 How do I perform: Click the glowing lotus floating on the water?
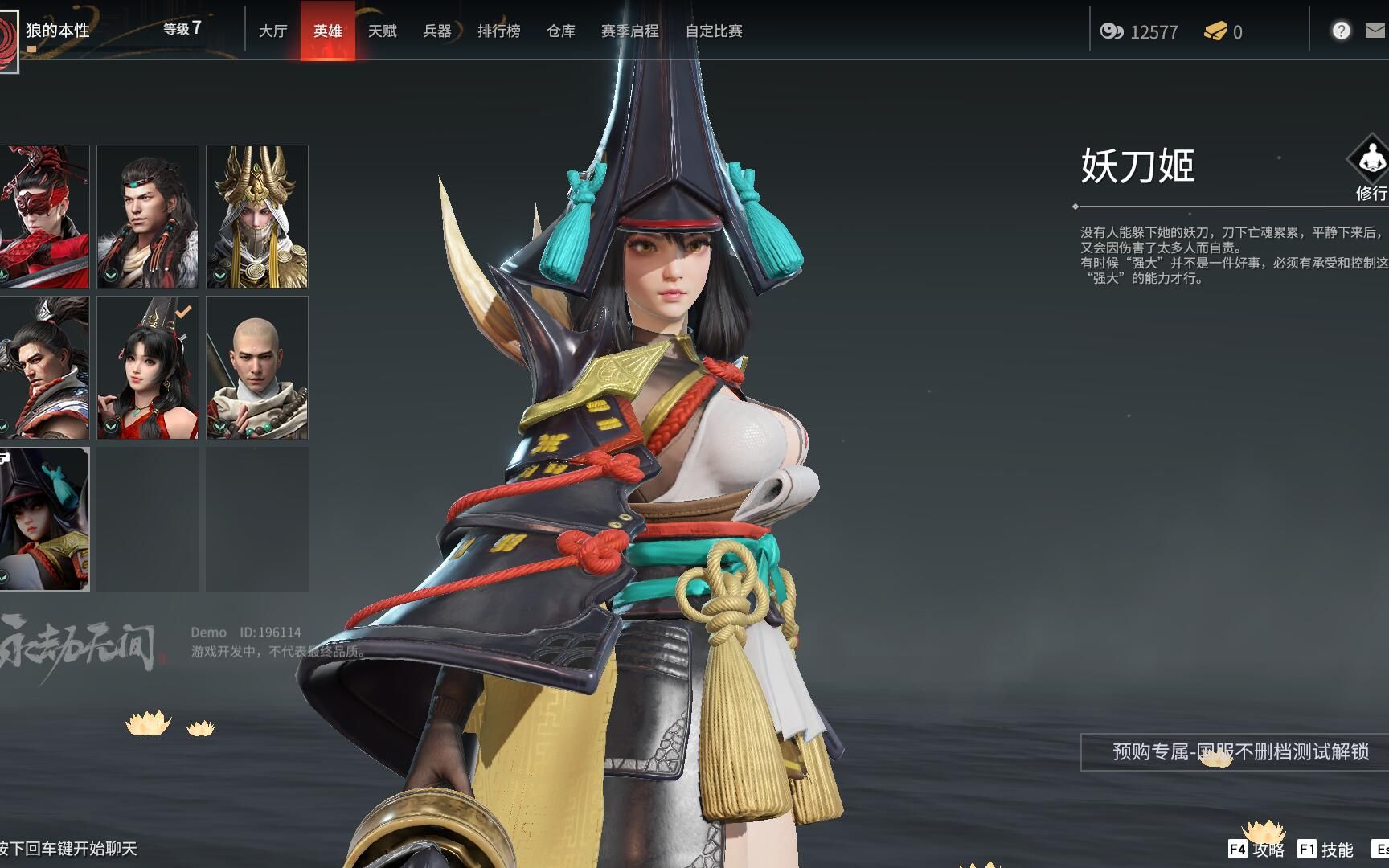point(147,723)
